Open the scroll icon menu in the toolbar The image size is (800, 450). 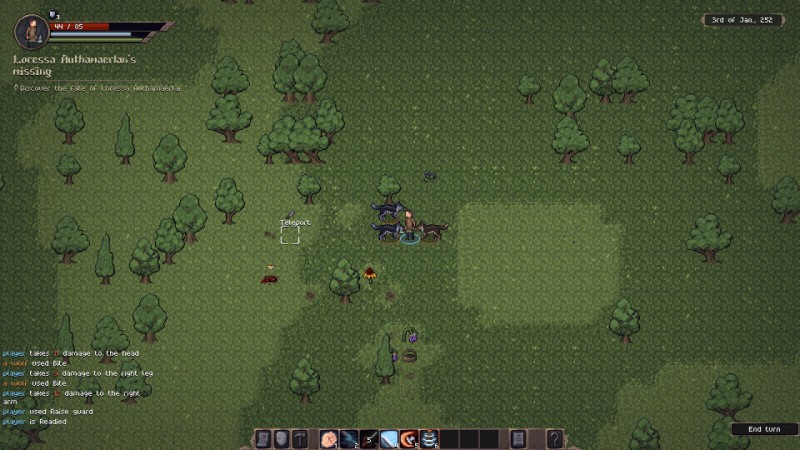coord(263,438)
